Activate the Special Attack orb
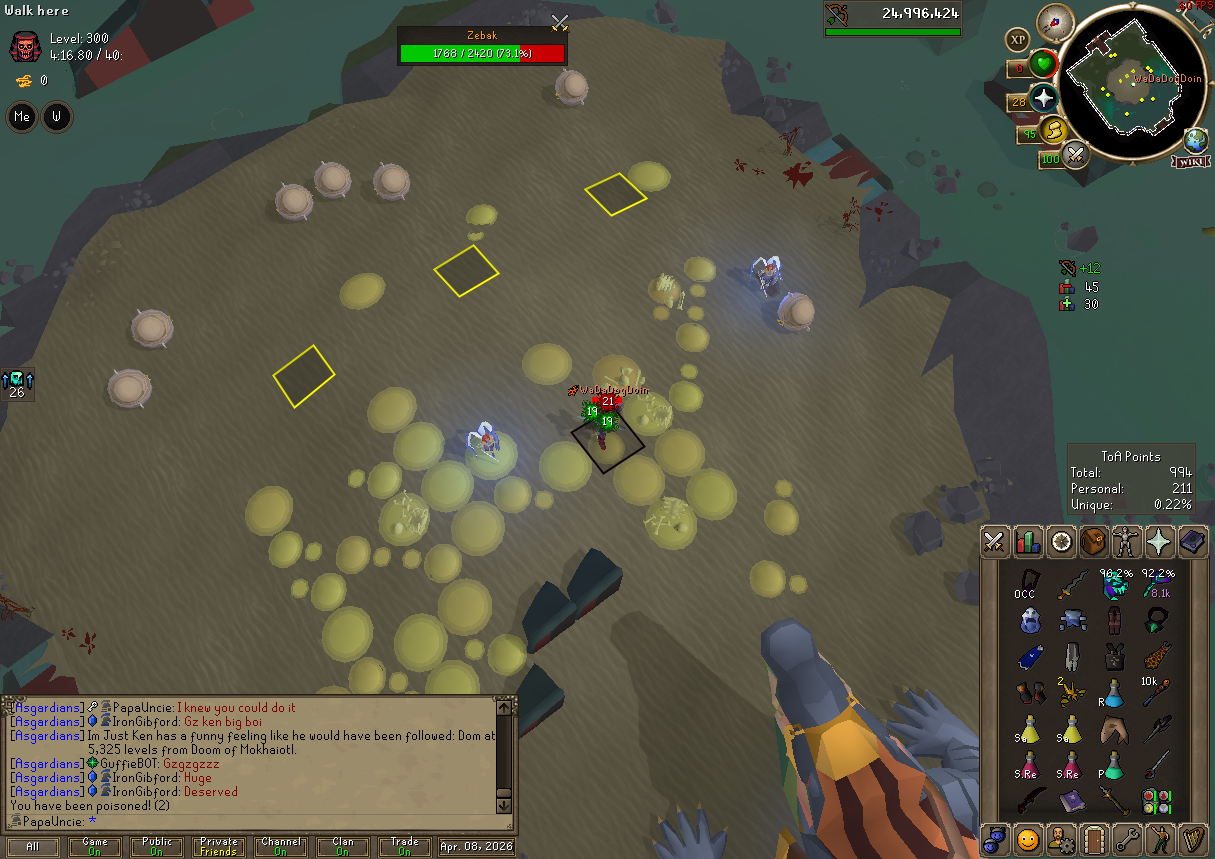The height and width of the screenshot is (859, 1215). (1076, 155)
